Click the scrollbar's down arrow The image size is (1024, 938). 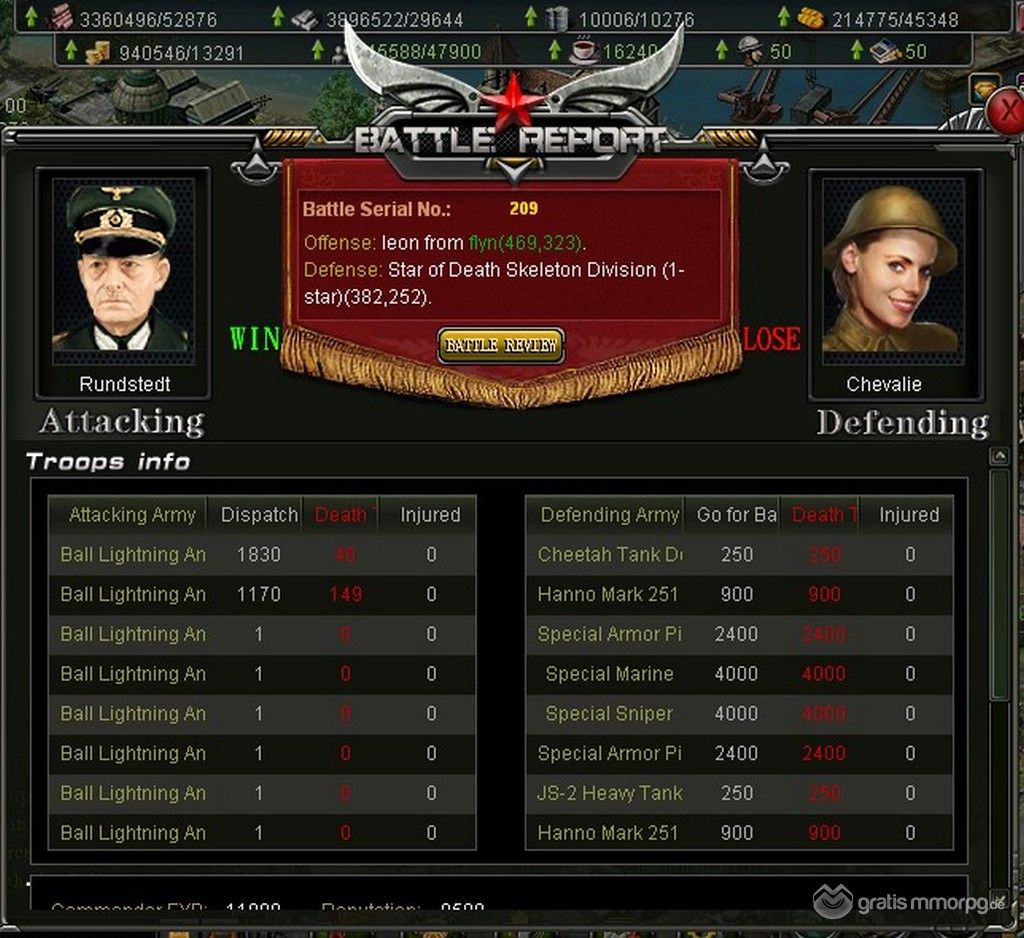[998, 898]
